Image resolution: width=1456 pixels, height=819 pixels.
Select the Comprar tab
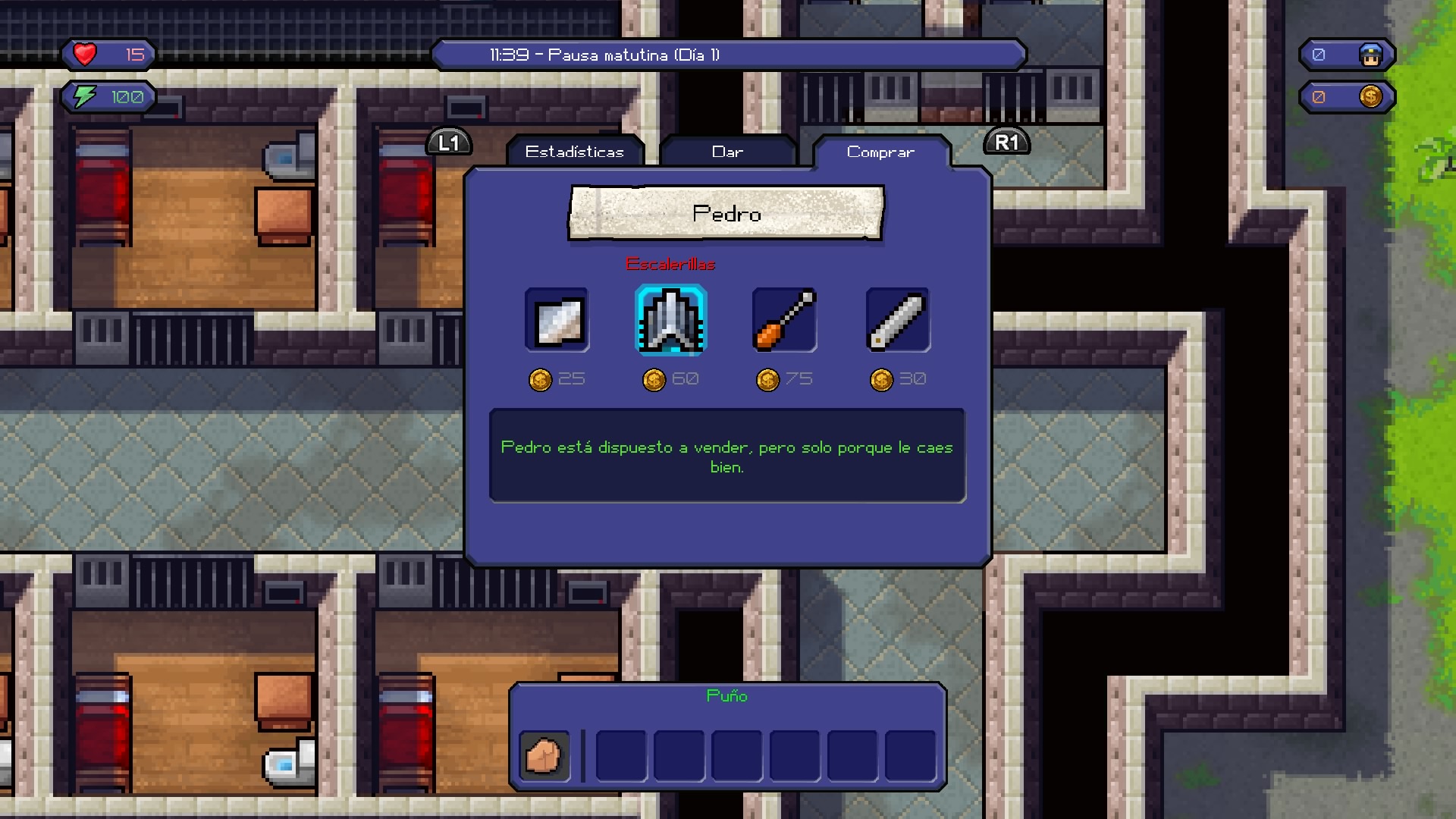point(880,152)
